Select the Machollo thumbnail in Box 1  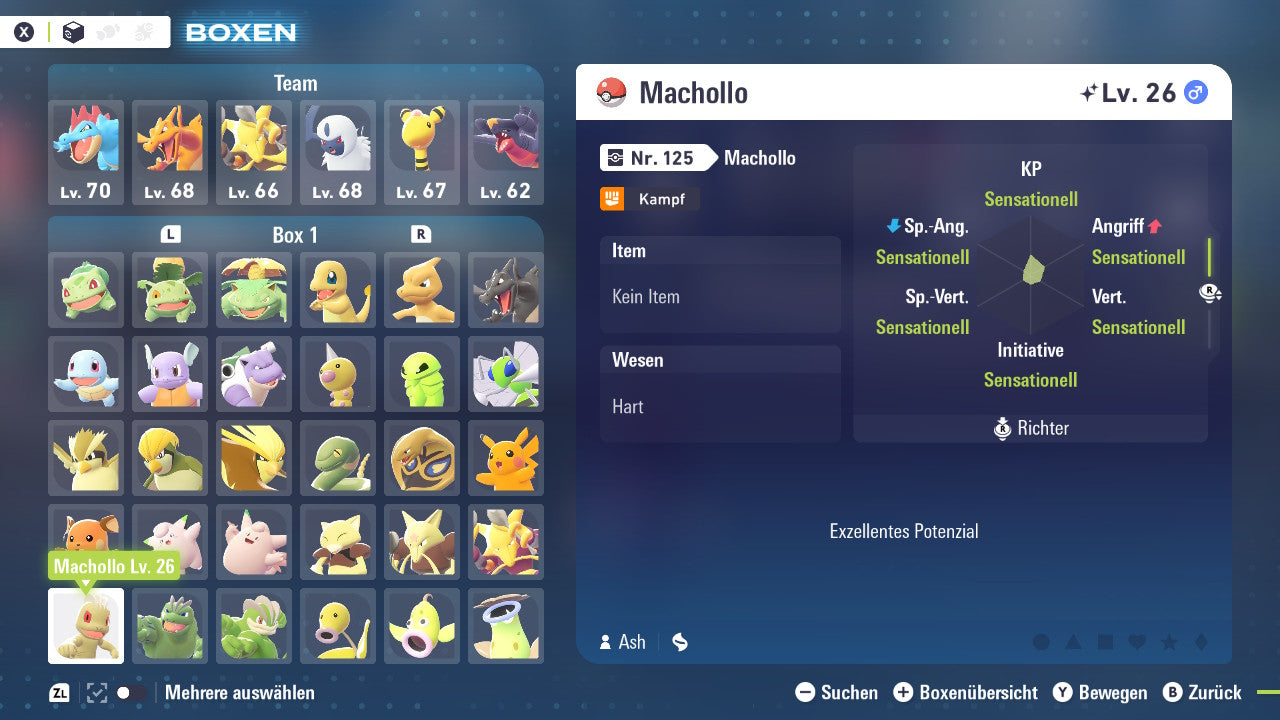coord(86,626)
